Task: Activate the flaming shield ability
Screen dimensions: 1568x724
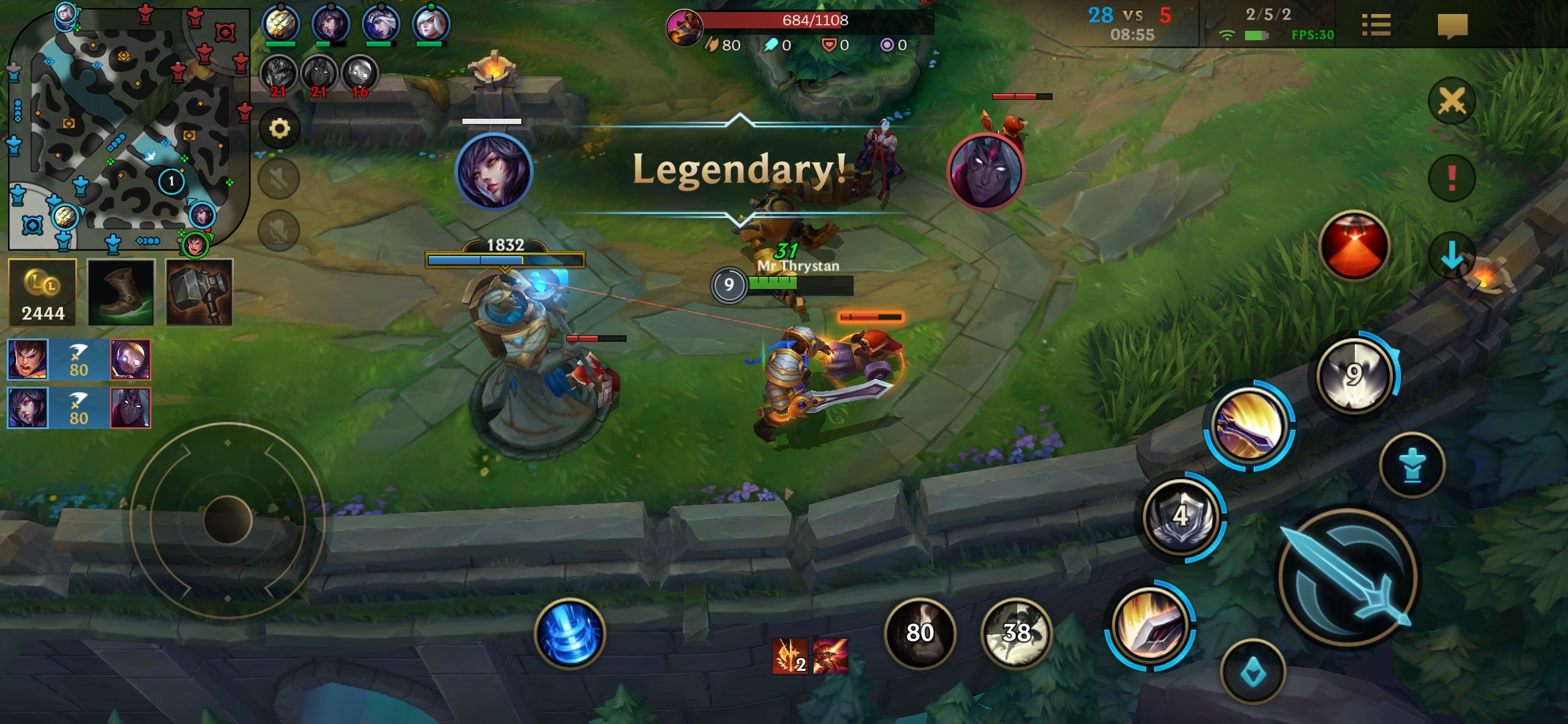Action: click(1150, 626)
